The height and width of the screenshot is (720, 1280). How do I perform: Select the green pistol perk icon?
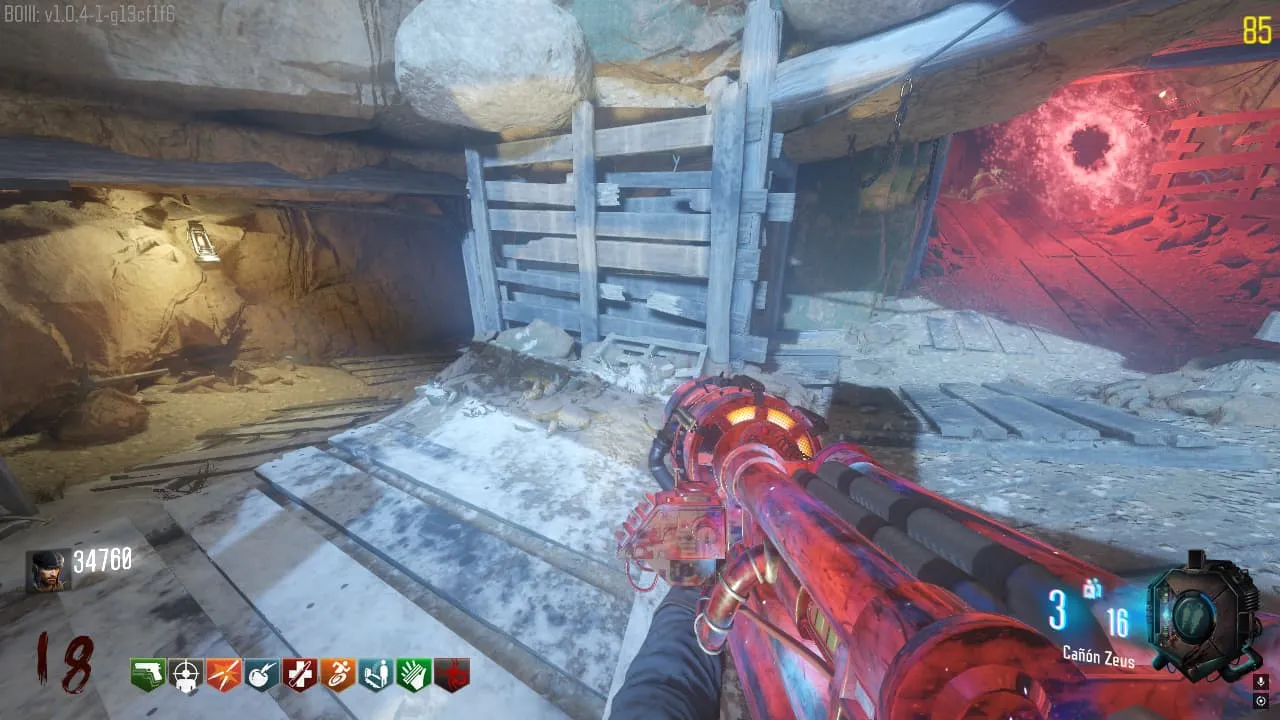(x=148, y=676)
